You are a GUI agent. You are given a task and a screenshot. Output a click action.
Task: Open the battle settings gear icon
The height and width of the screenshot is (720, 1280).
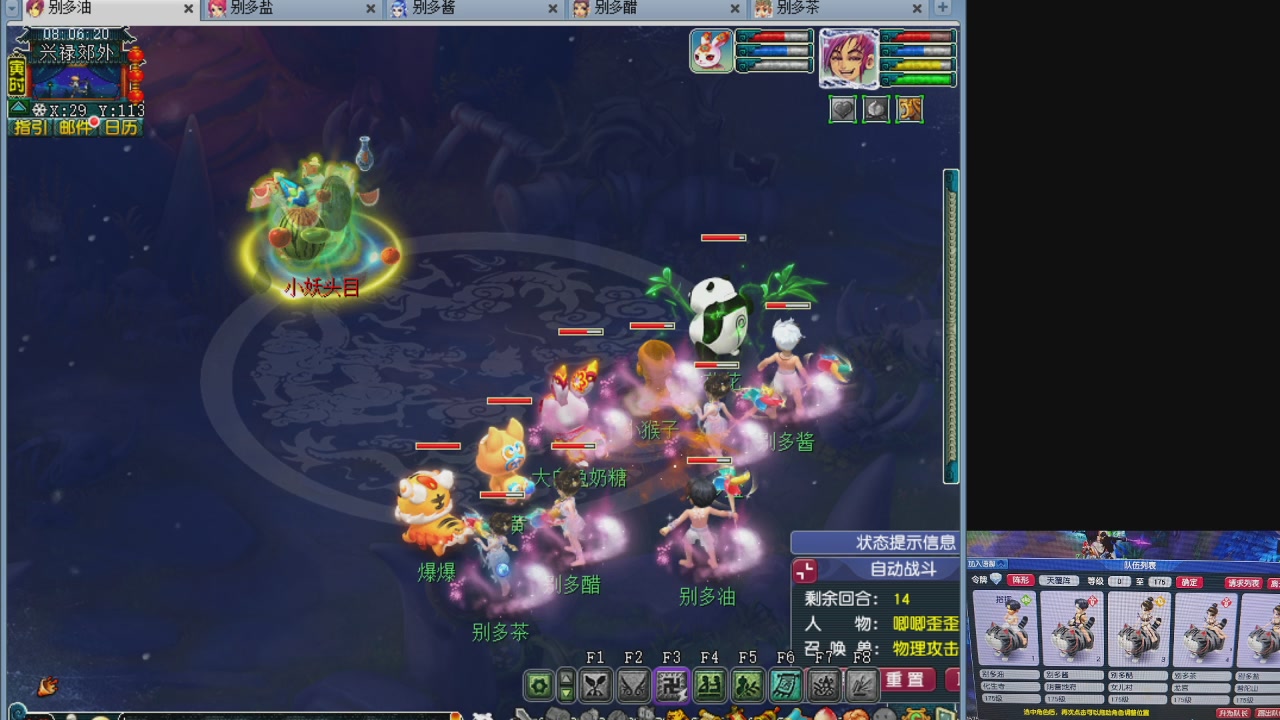click(x=539, y=684)
